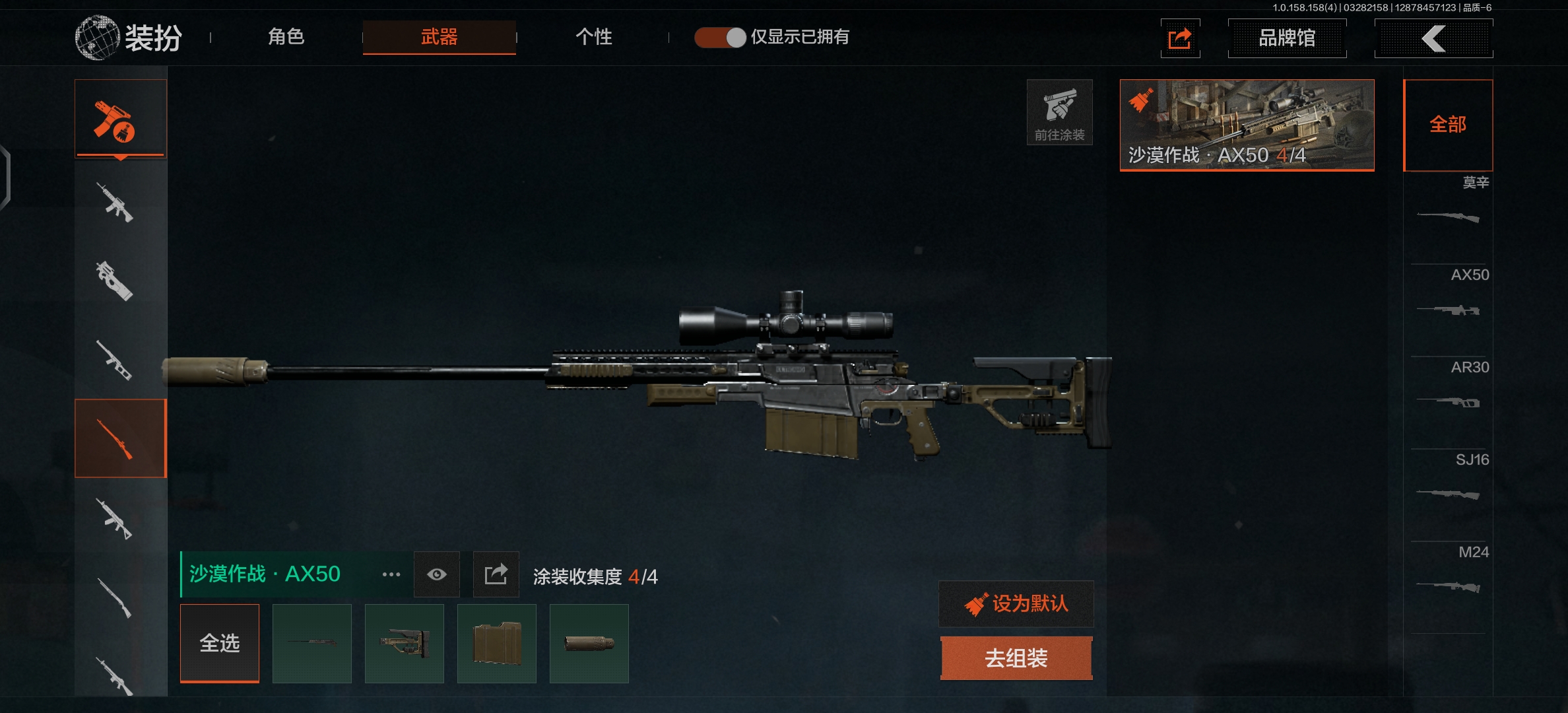The height and width of the screenshot is (713, 1568).
Task: Select the magazine skin part slot
Action: (x=497, y=643)
